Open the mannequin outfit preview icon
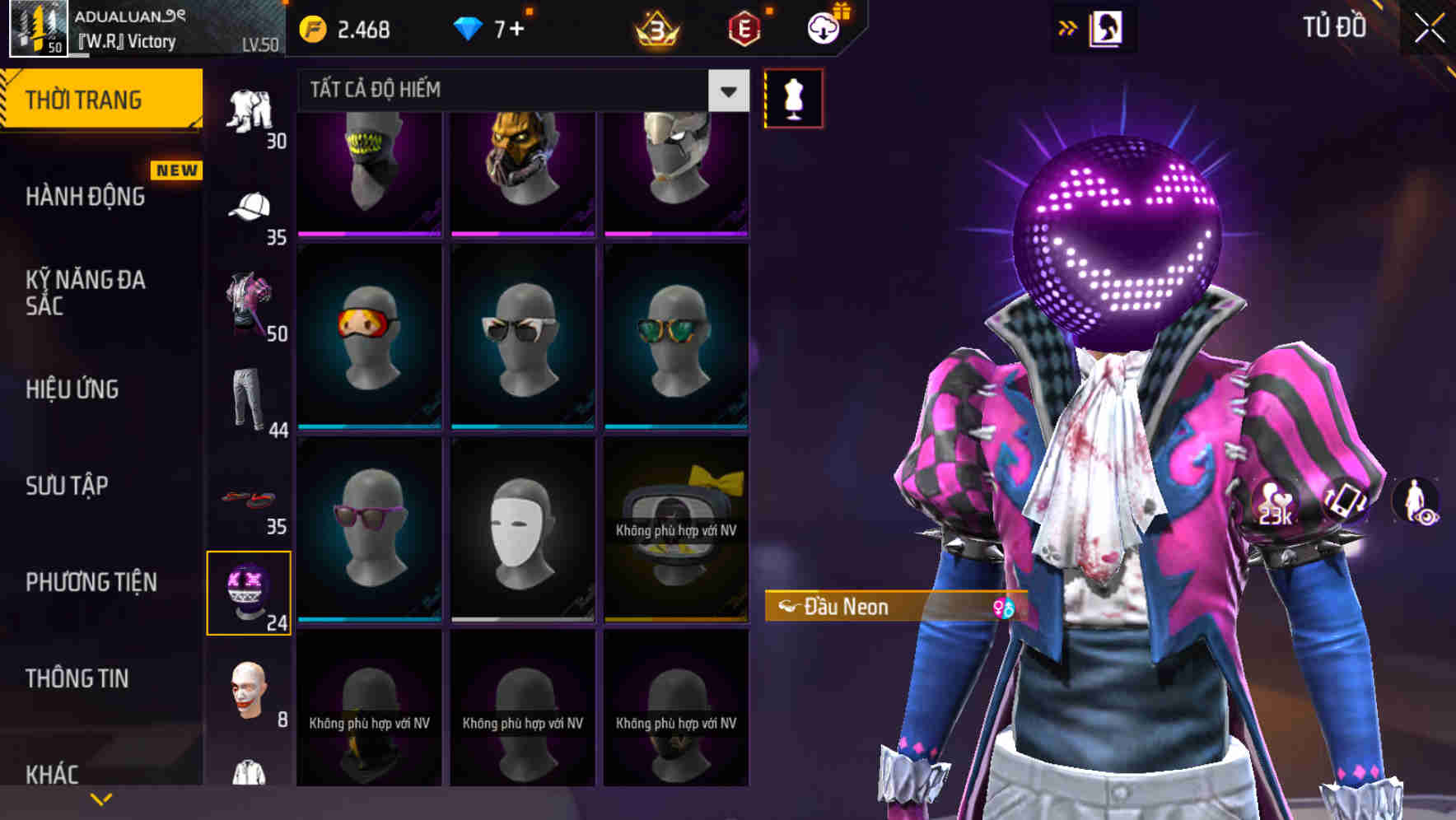 pos(793,98)
